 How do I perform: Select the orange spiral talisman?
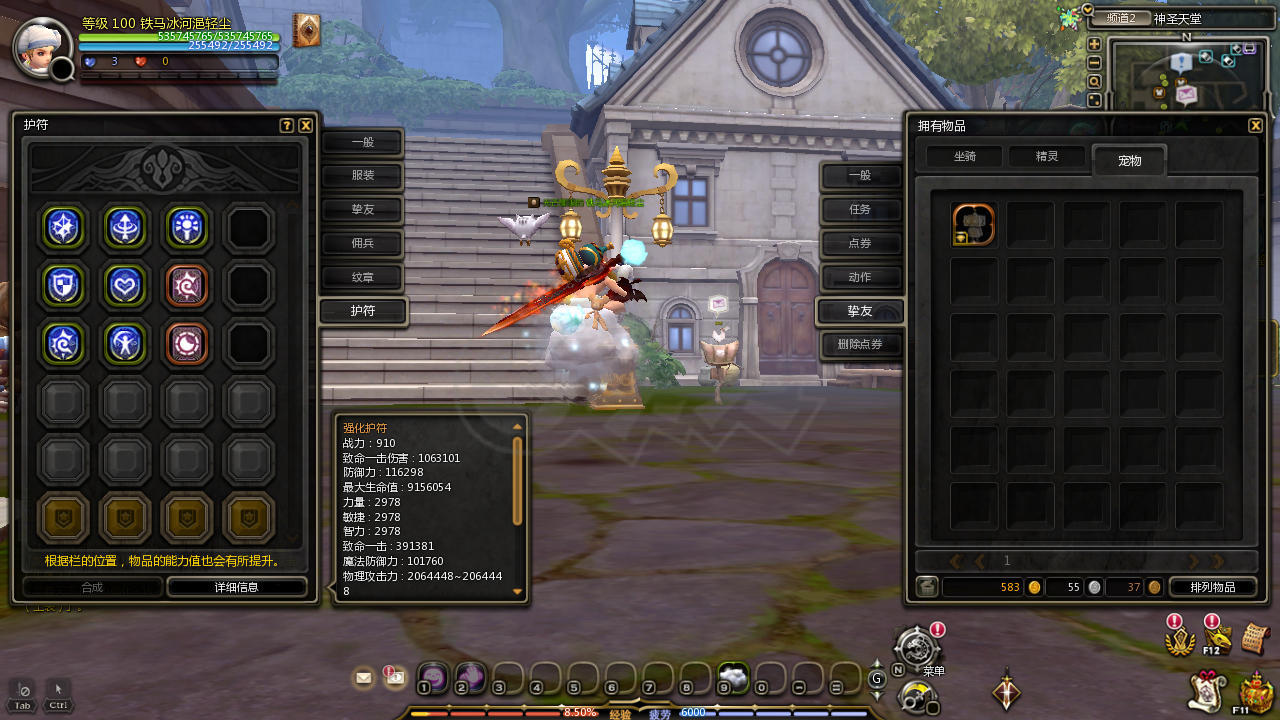click(x=187, y=285)
